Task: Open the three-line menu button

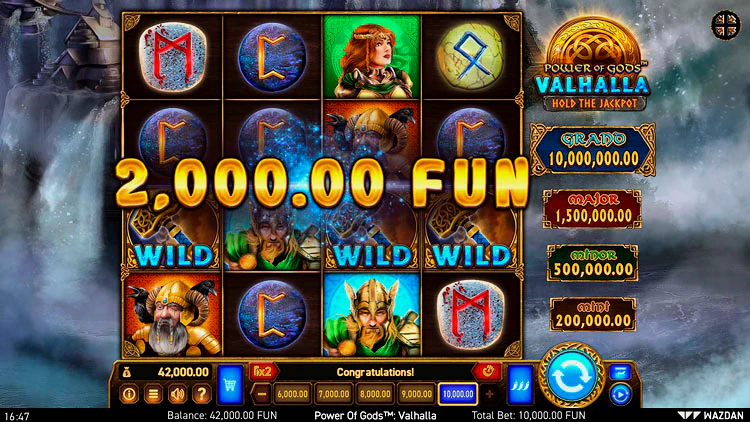Action: (153, 394)
